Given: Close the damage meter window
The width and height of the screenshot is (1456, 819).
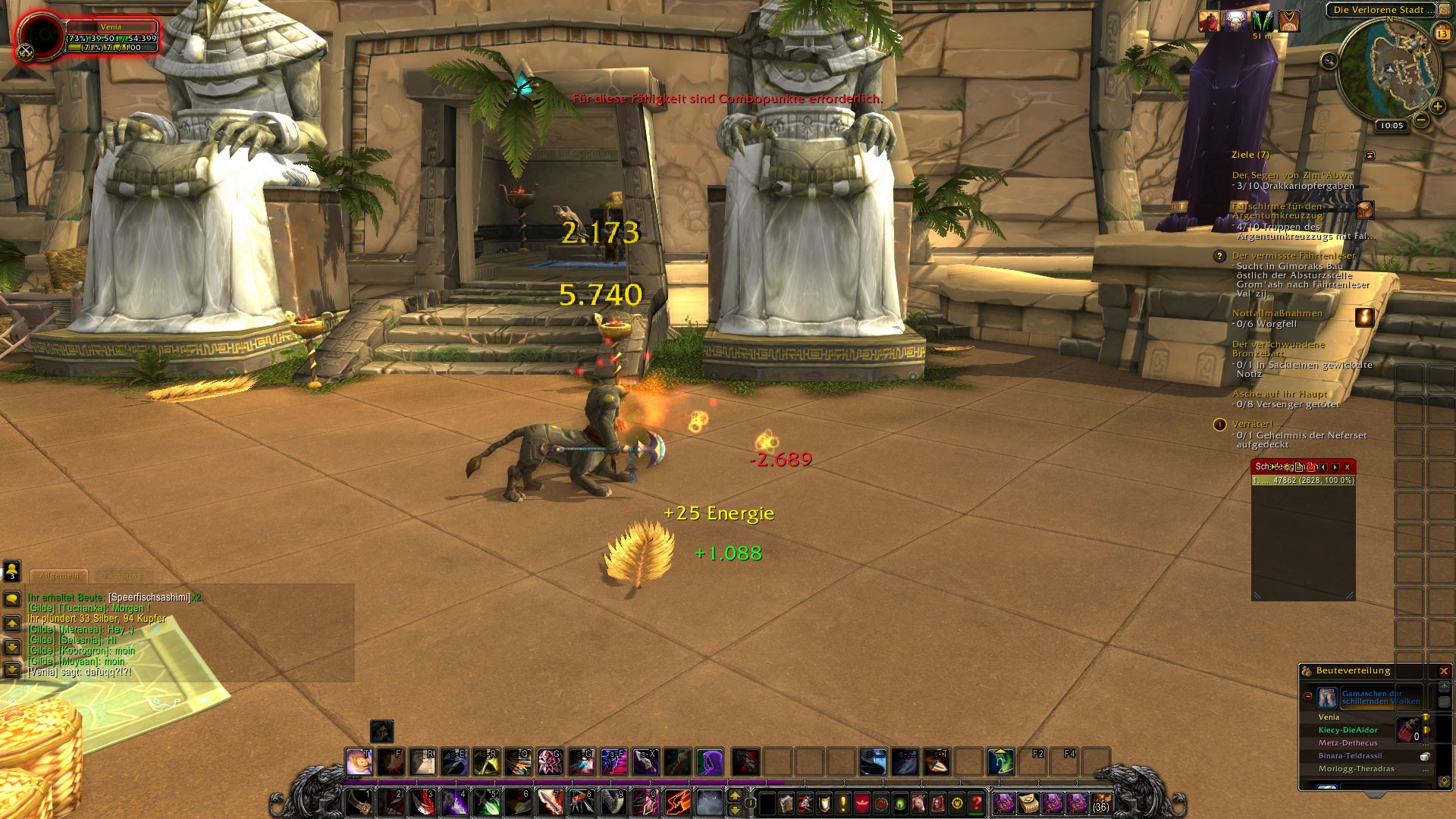Looking at the screenshot, I should pos(1347,467).
